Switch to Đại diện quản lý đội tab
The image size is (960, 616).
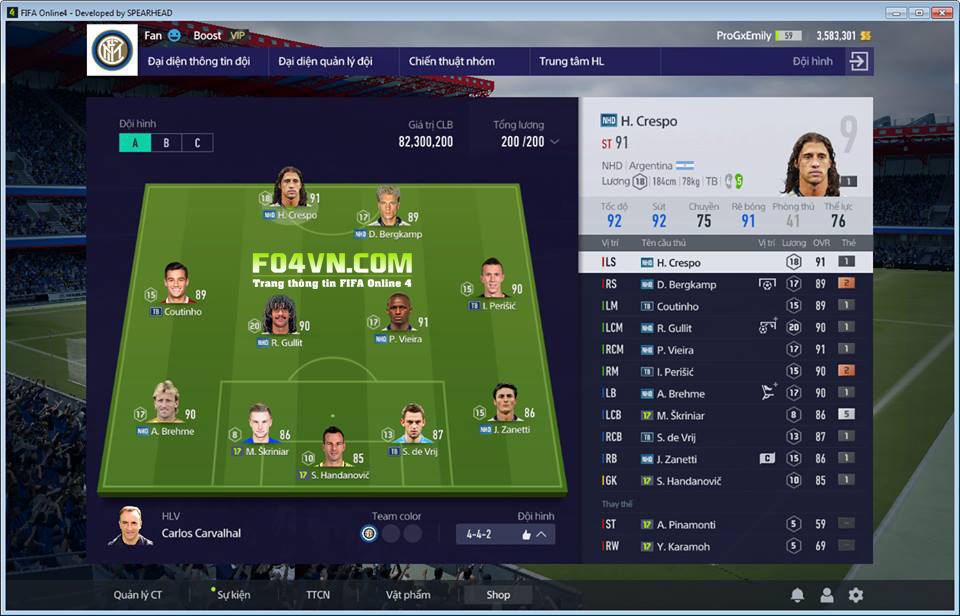325,61
